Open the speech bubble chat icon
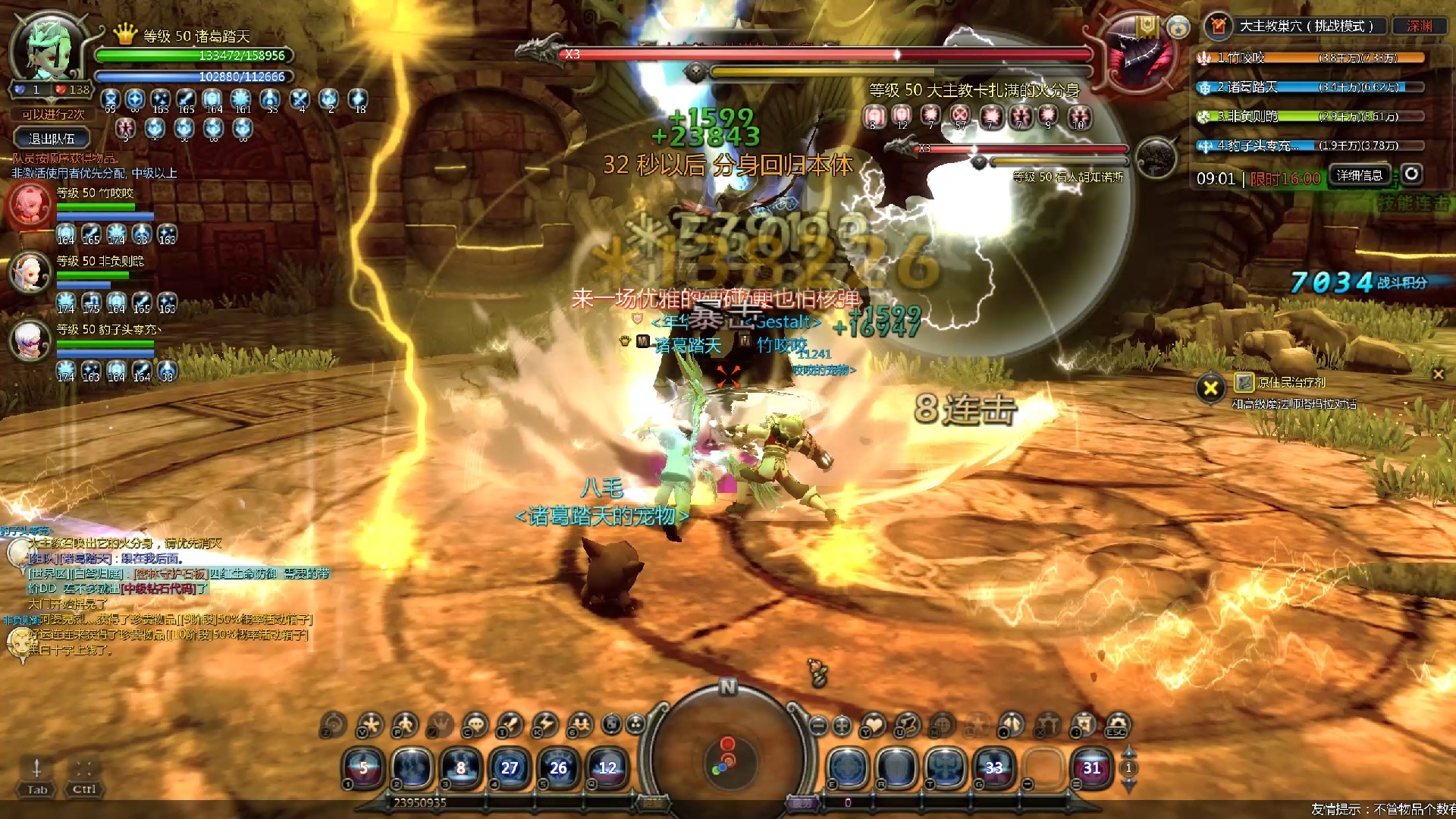Screen dimensions: 1456x819 (475, 726)
